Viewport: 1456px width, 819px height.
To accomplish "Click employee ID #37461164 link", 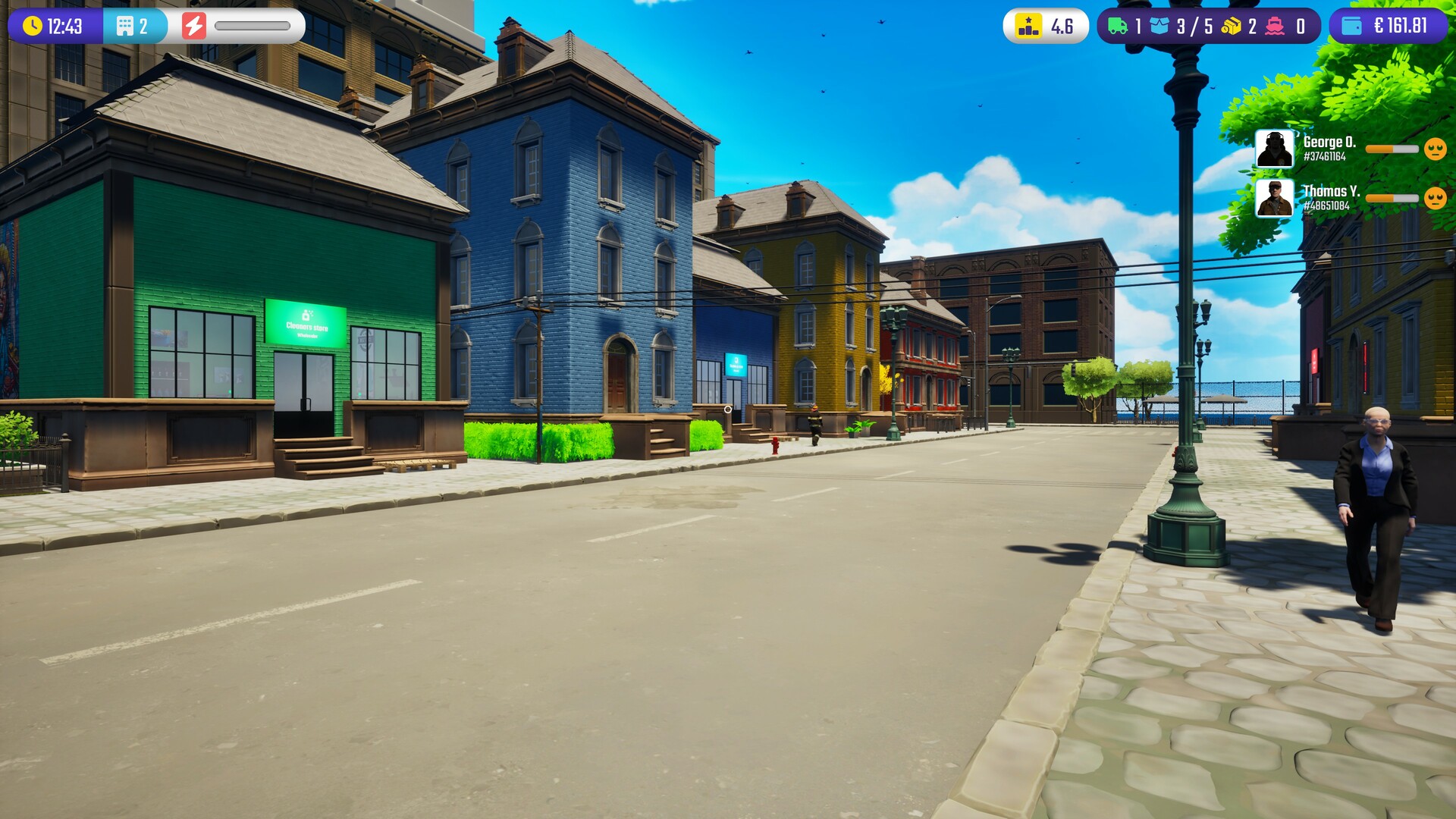I will (1325, 157).
